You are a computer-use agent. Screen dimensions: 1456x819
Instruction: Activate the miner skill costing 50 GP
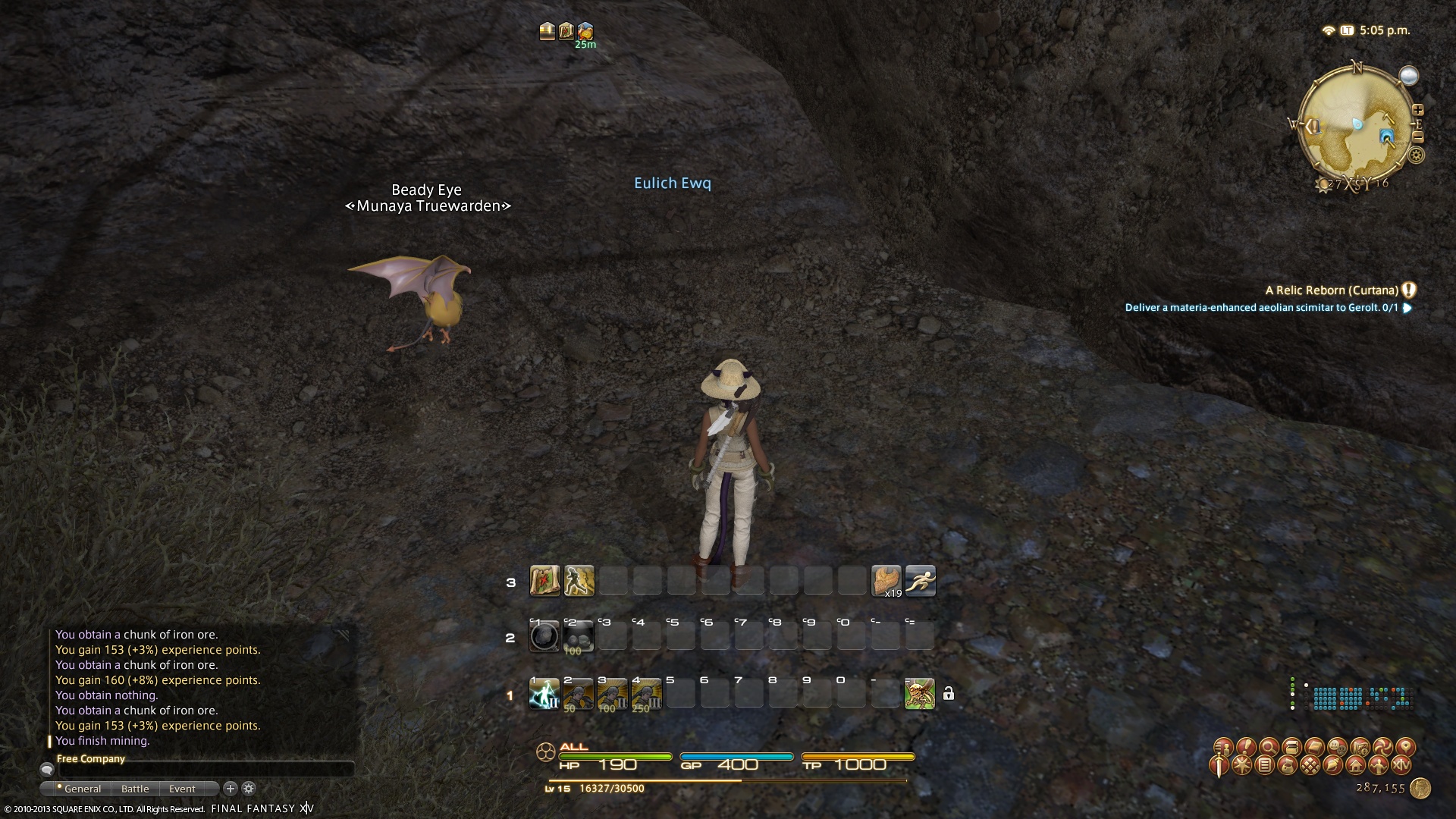578,693
